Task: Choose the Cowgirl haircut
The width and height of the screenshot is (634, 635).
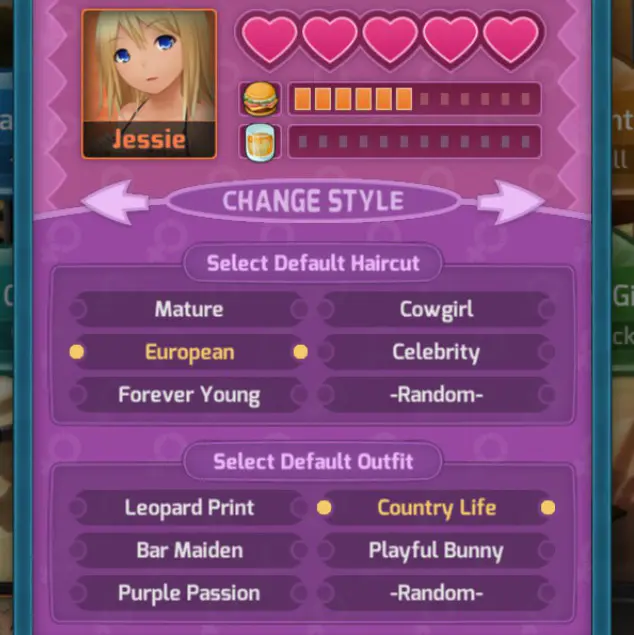Action: pyautogui.click(x=436, y=309)
